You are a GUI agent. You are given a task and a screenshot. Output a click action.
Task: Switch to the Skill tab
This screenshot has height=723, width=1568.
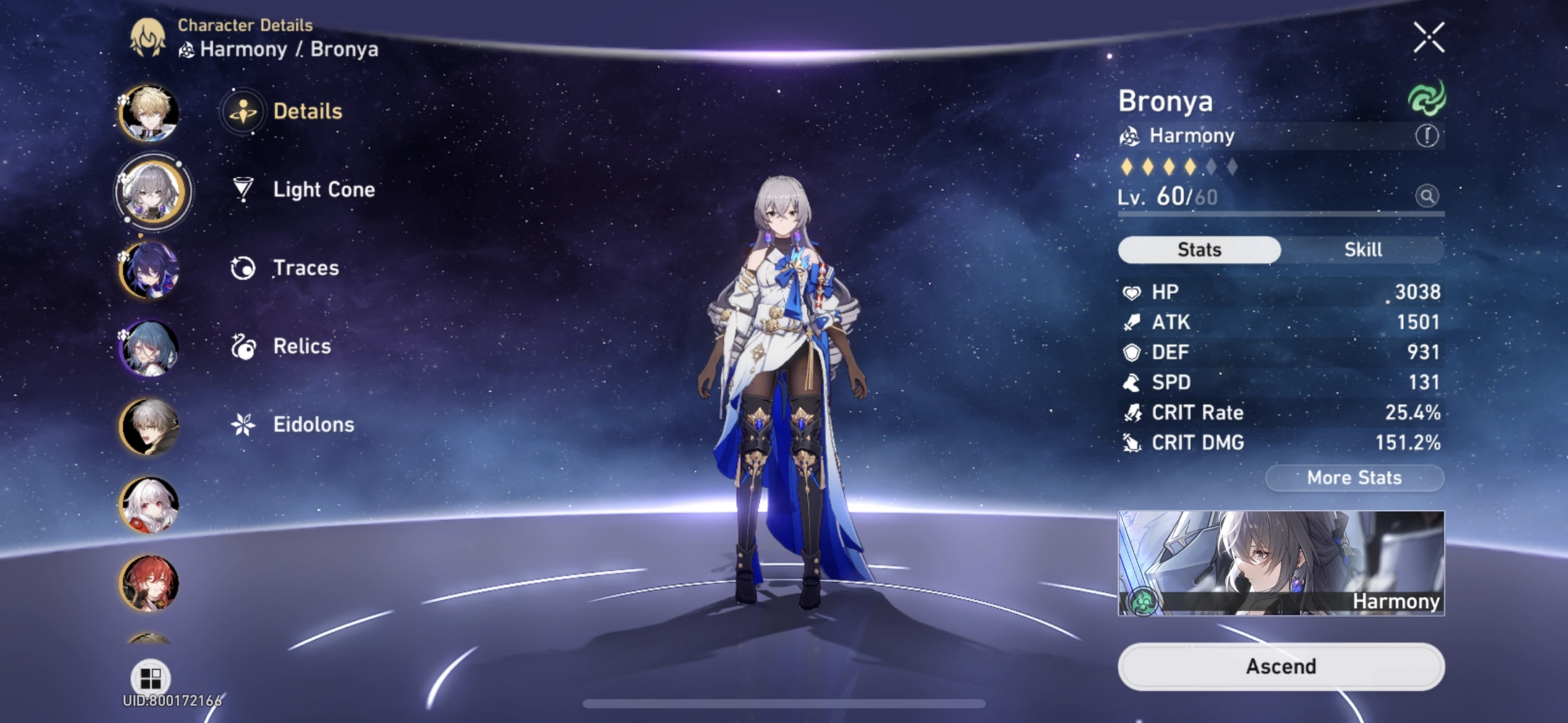1363,249
